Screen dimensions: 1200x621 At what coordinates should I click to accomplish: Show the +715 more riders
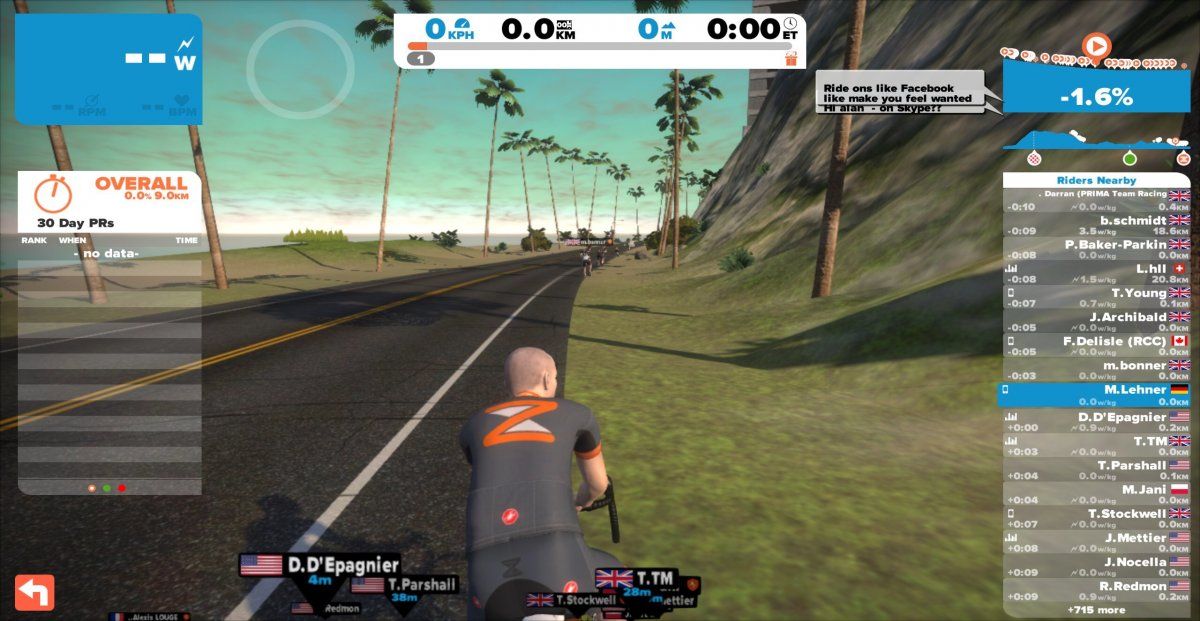(x=1096, y=610)
